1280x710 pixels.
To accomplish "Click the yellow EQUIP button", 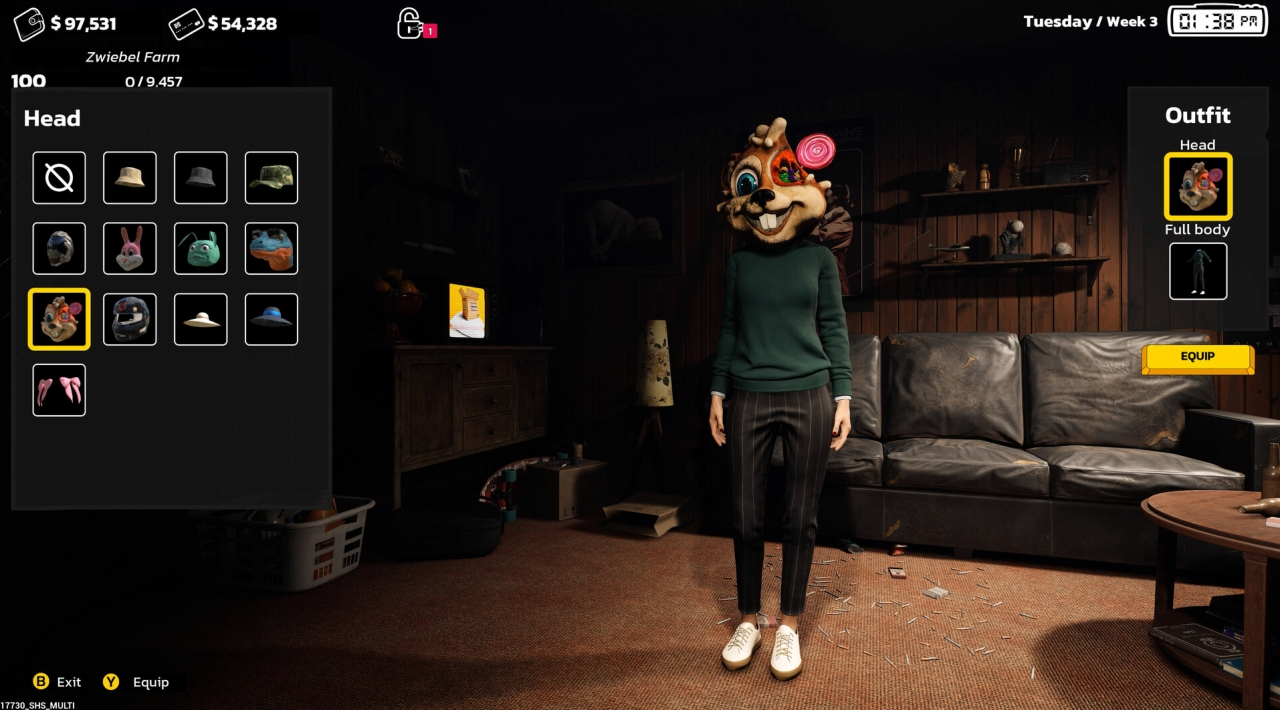I will coord(1197,357).
